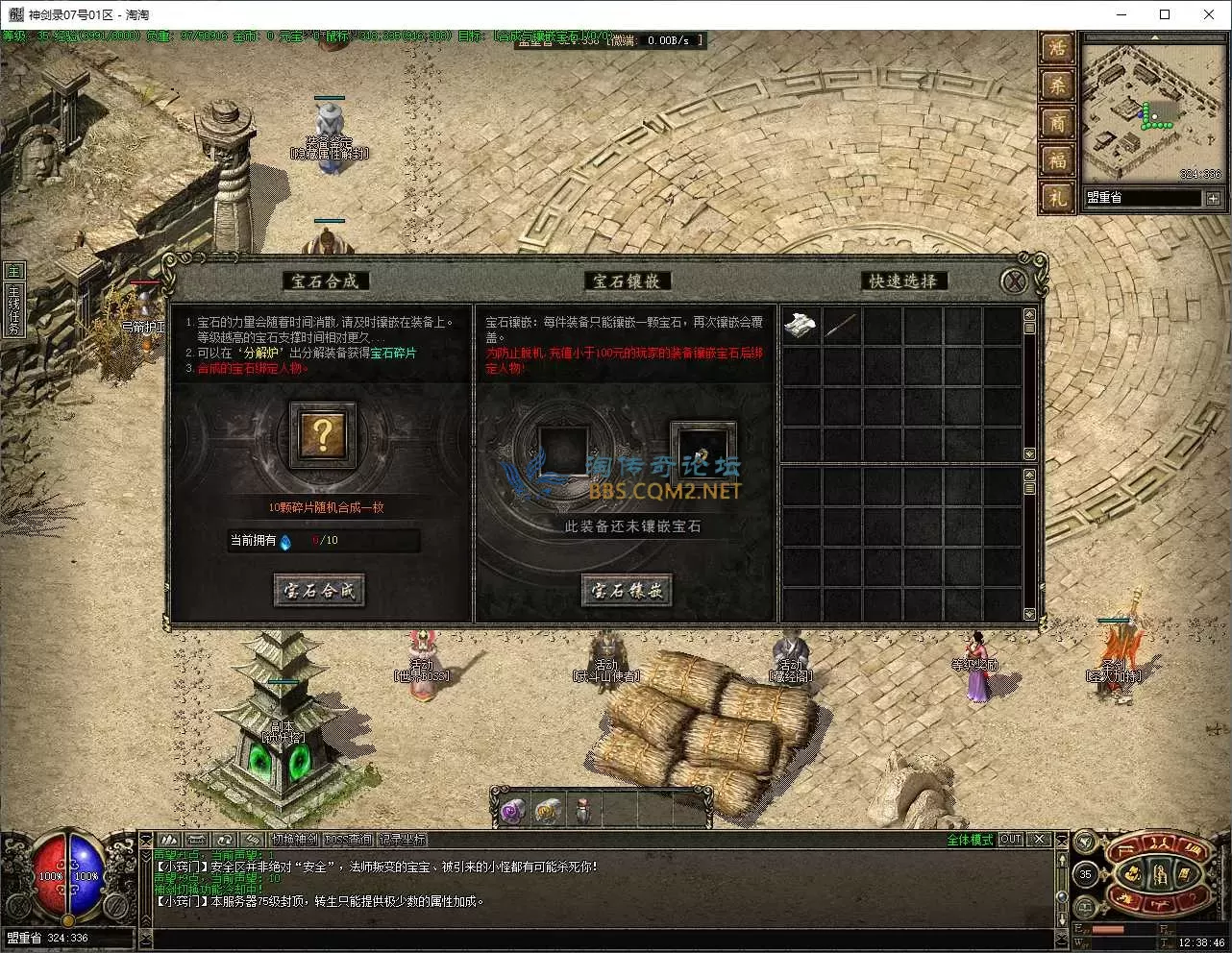The width and height of the screenshot is (1232, 953).
Task: Open the 主线任务 main quest side tab
Action: (13, 309)
